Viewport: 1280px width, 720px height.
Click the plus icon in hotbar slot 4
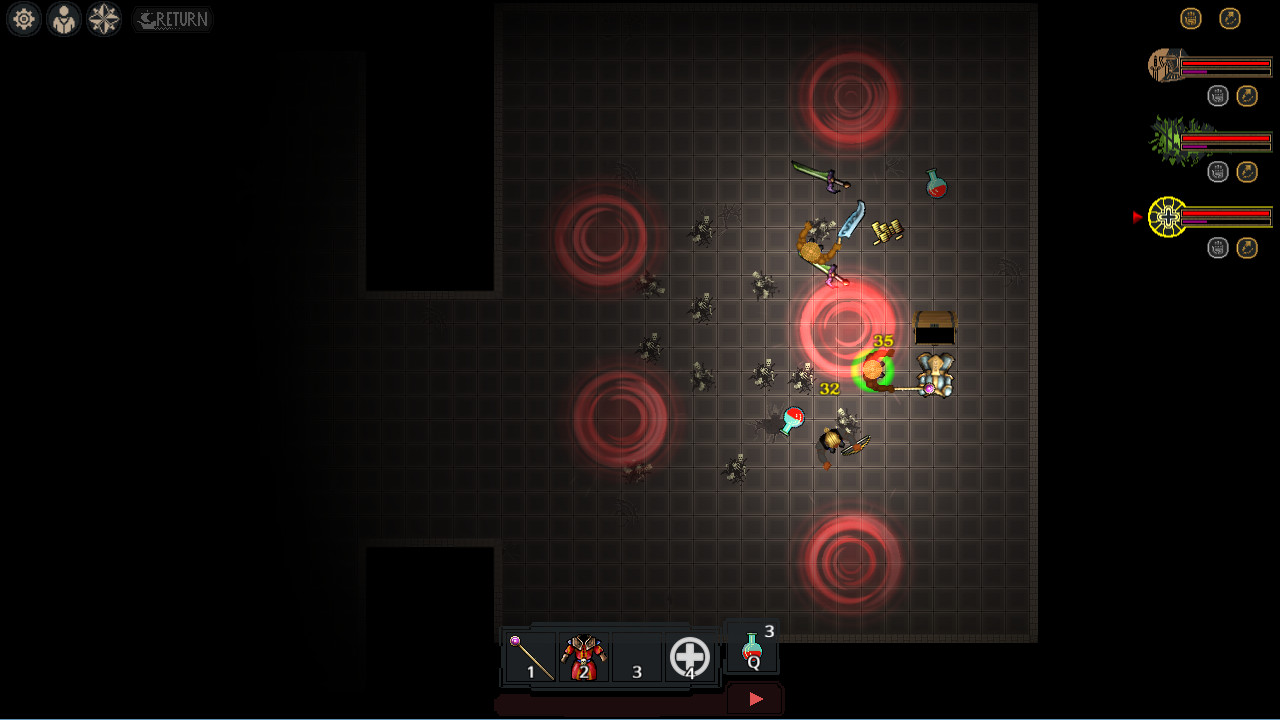[688, 657]
